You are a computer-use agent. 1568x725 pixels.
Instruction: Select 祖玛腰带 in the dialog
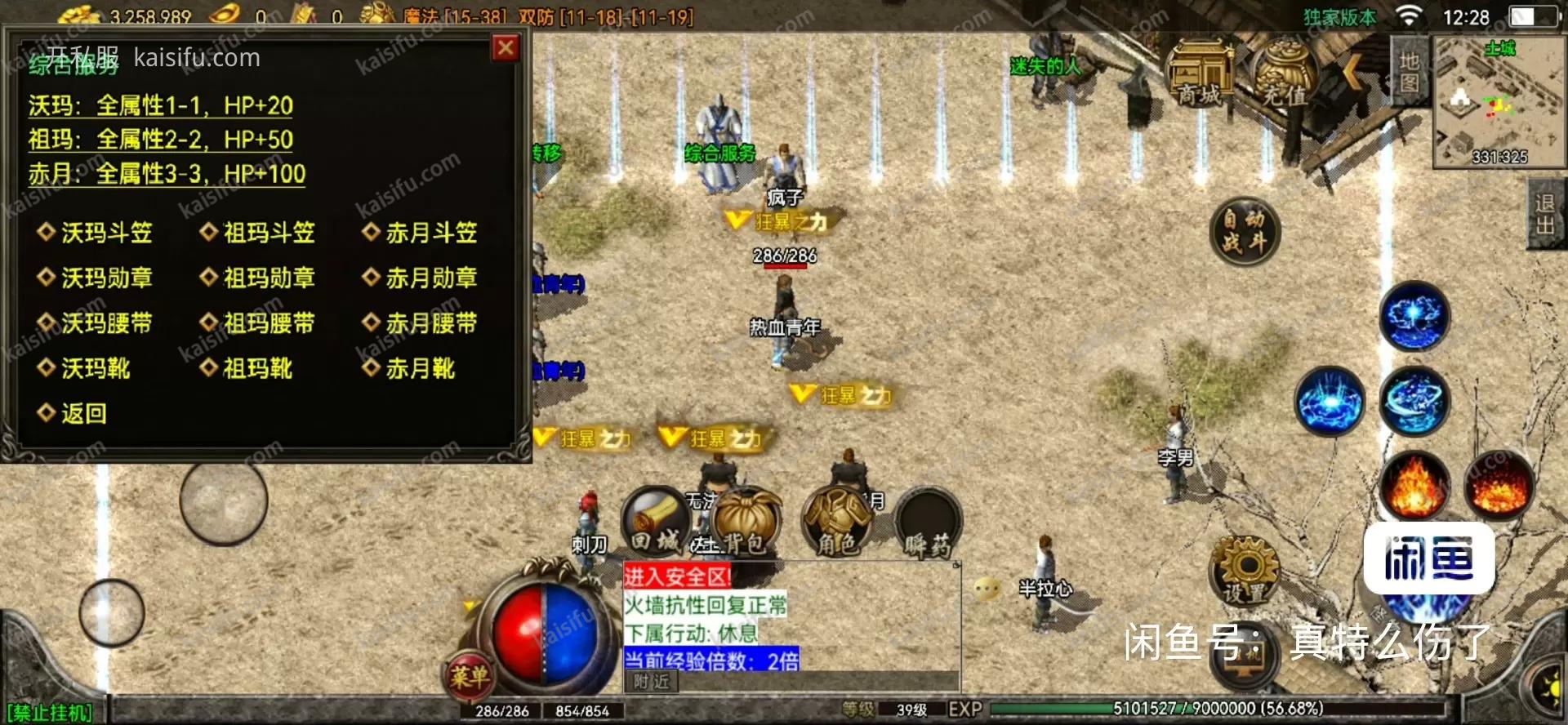[x=269, y=323]
